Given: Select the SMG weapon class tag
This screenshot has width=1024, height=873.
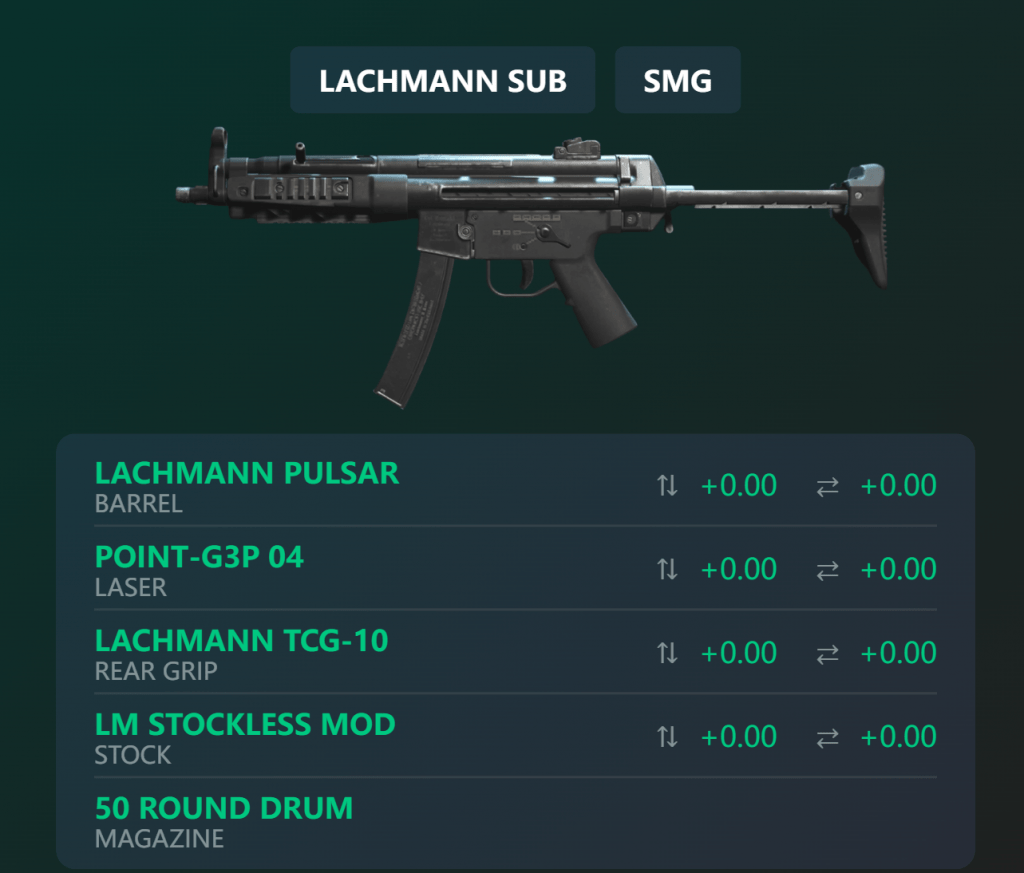Looking at the screenshot, I should tap(677, 80).
